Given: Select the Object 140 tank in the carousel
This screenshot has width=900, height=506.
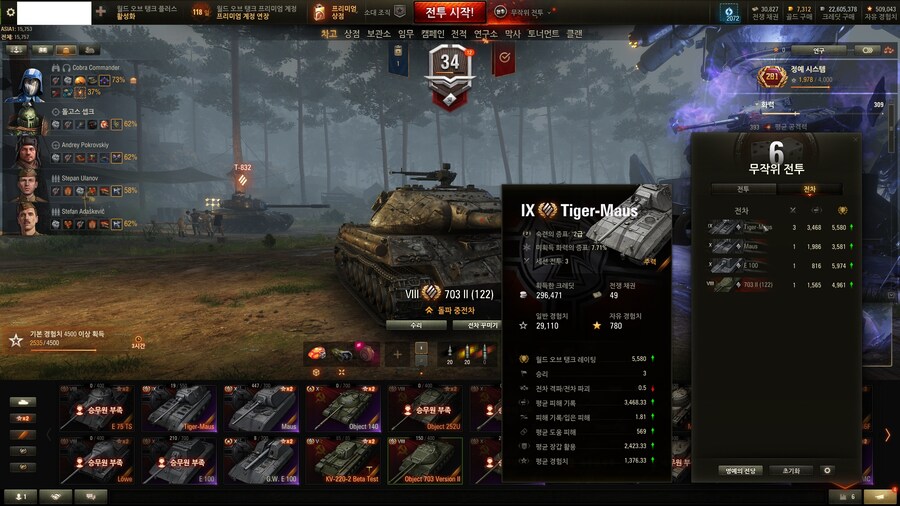Looking at the screenshot, I should pyautogui.click(x=341, y=408).
